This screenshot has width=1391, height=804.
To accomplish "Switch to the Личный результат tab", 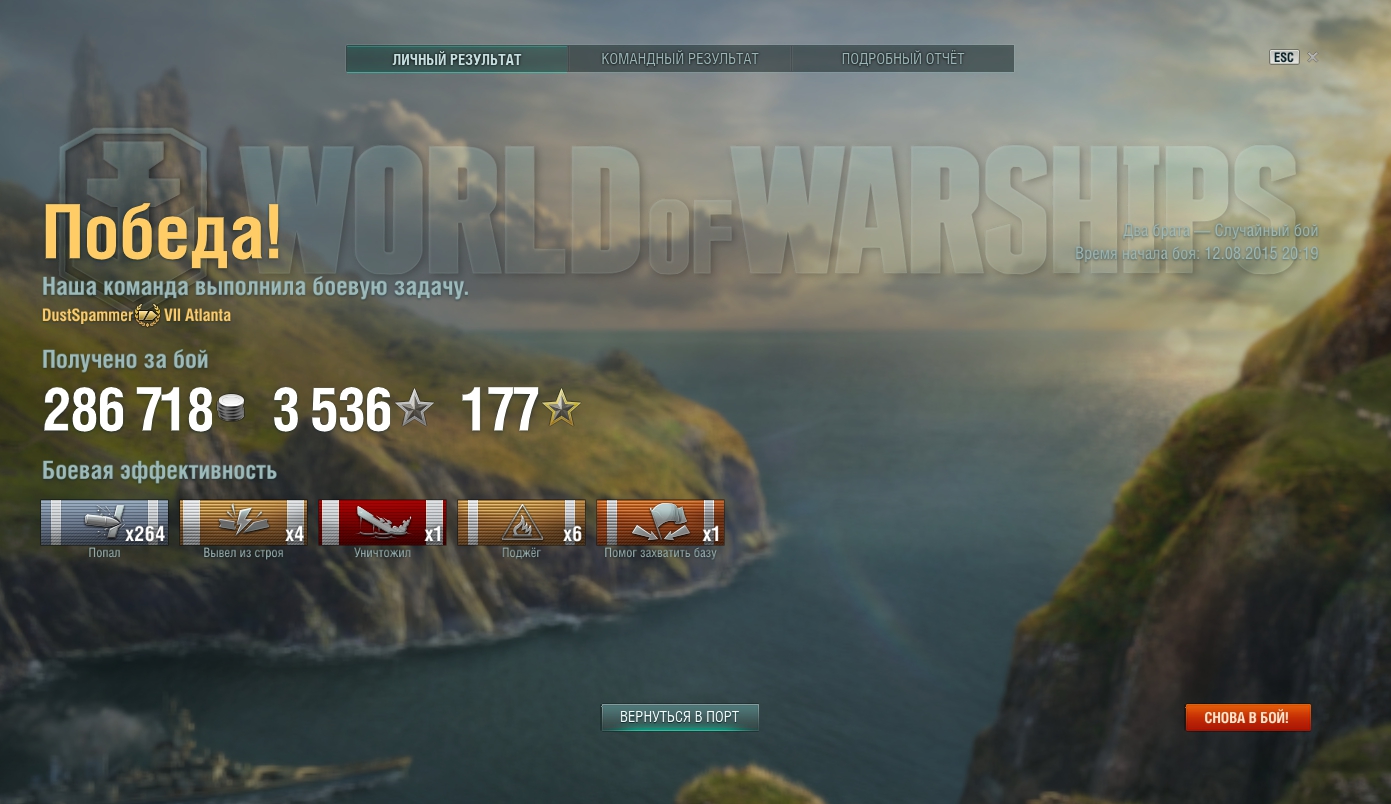I will [x=457, y=59].
